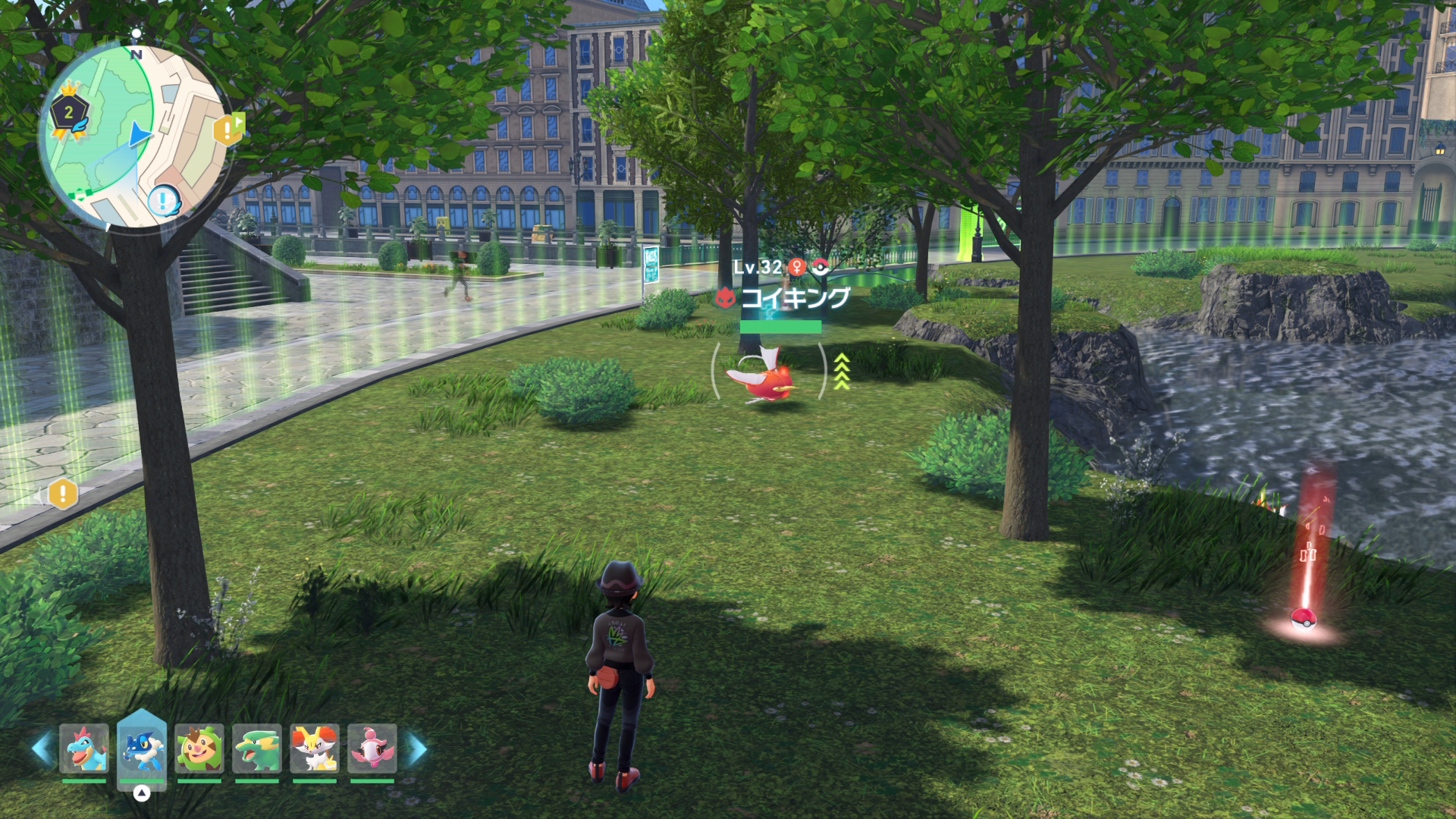Click the party bar's left arrow

[41, 748]
